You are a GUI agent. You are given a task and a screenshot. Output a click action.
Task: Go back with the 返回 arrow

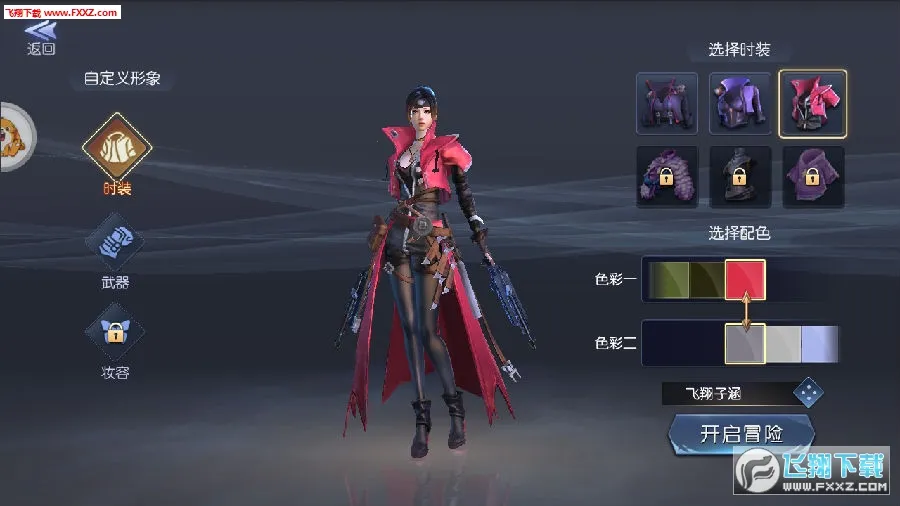point(40,37)
